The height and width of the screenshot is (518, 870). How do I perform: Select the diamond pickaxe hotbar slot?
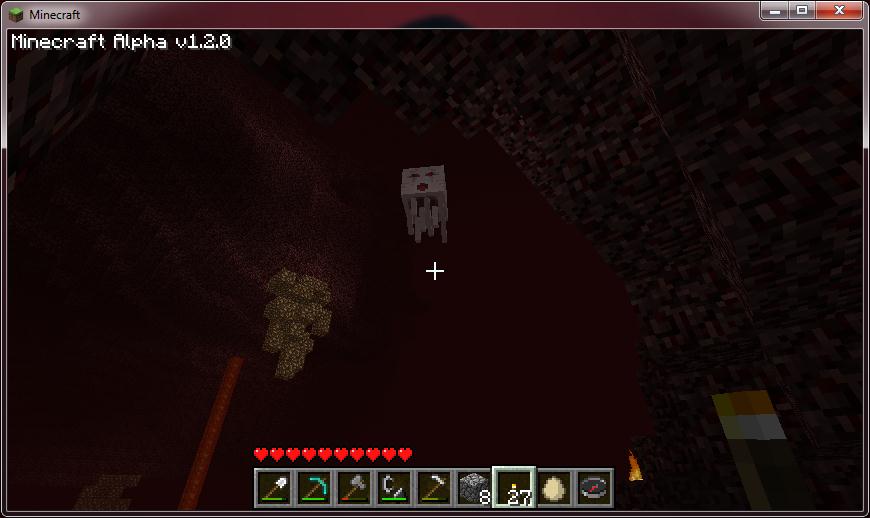(x=313, y=488)
